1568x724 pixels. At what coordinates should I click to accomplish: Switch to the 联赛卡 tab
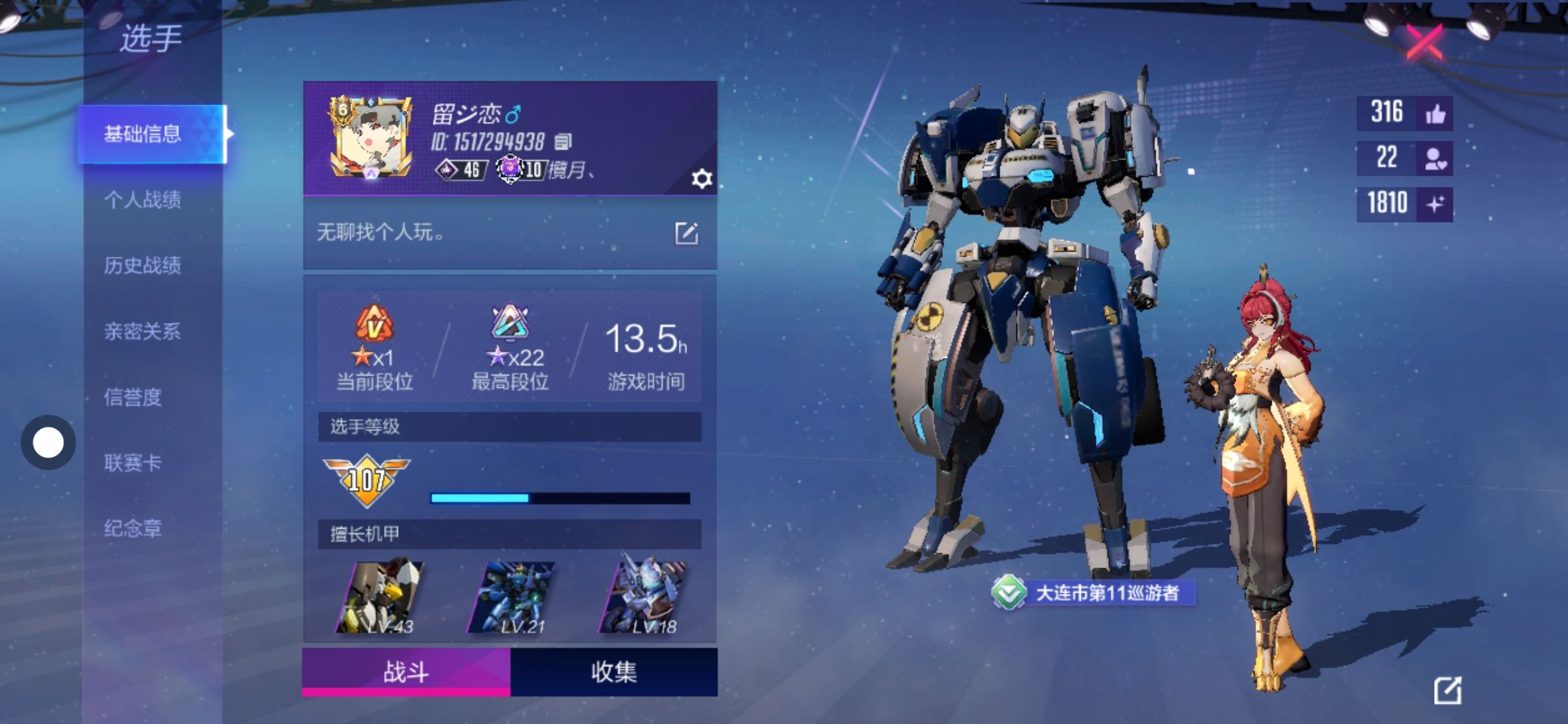coord(133,463)
